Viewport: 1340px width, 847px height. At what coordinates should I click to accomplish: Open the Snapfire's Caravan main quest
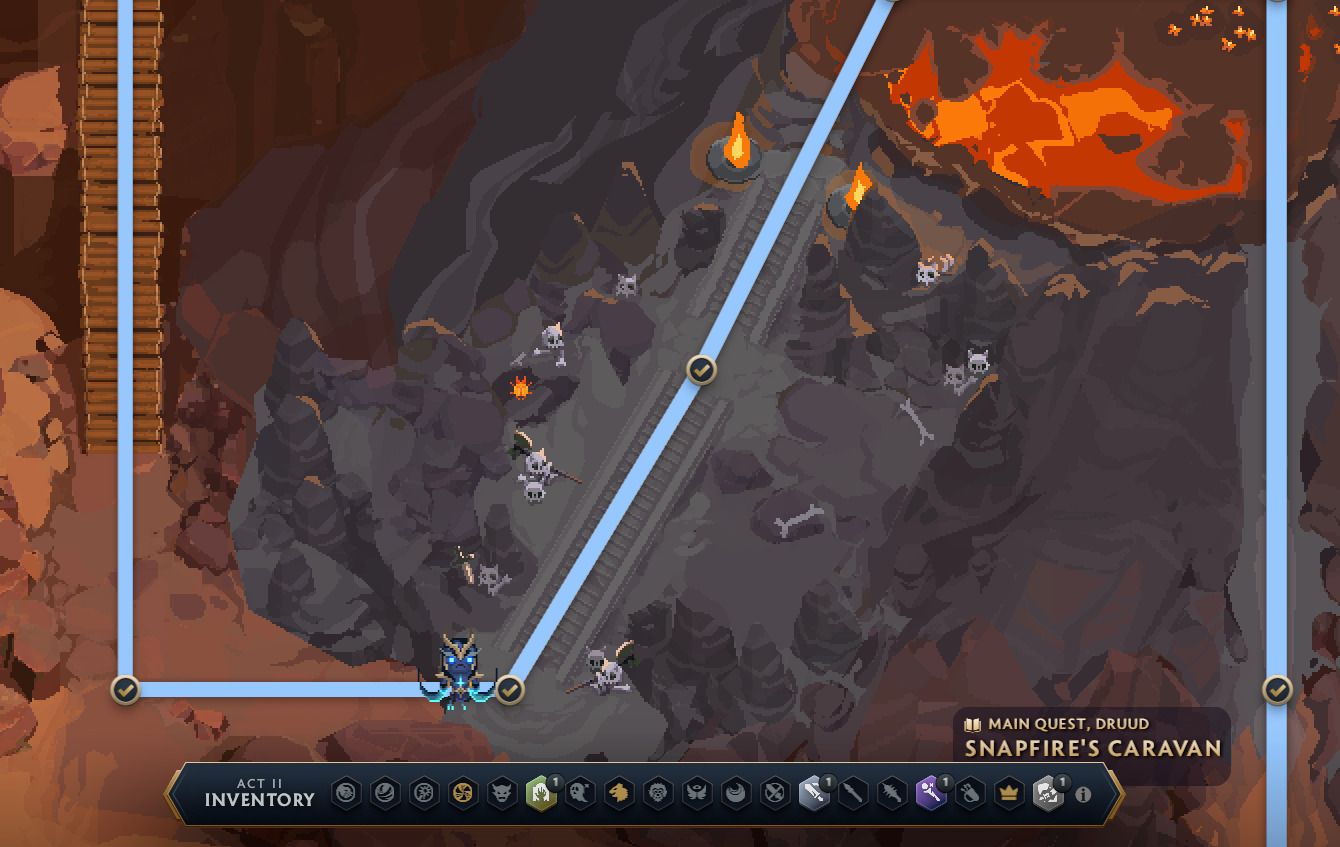click(x=1092, y=746)
